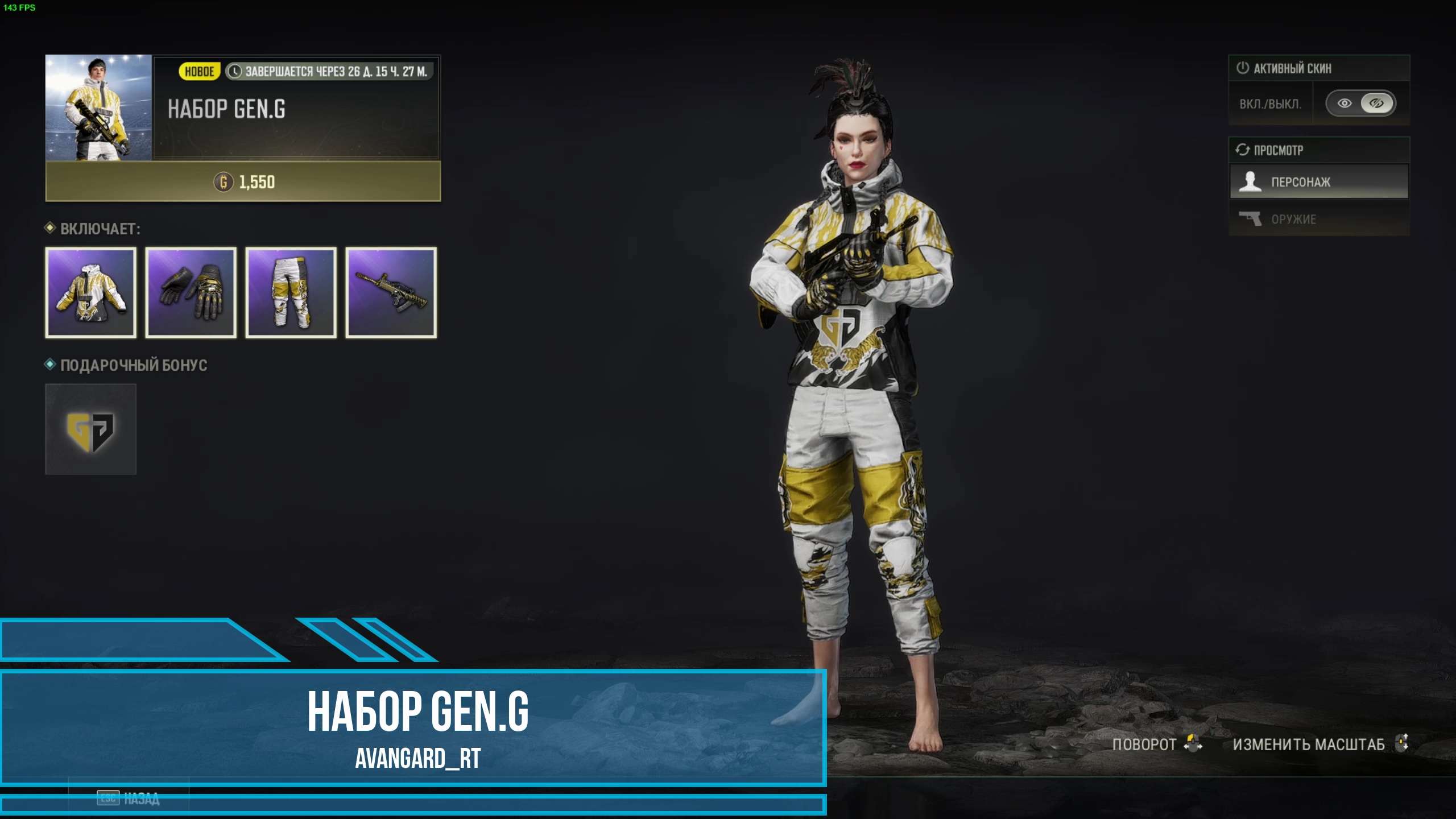Switch preview to Оружие

tap(1319, 219)
